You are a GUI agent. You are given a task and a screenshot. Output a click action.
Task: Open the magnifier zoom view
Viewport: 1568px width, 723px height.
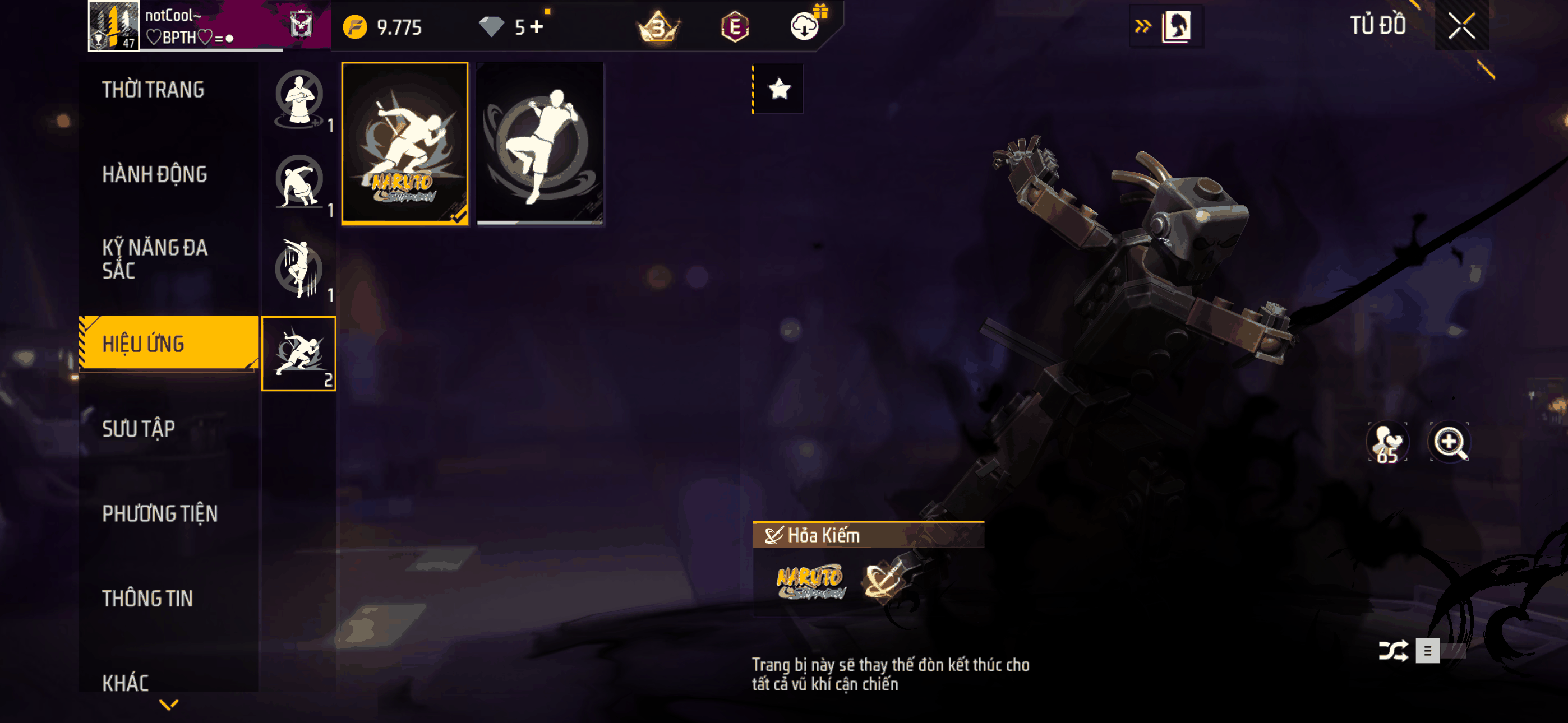pos(1449,442)
